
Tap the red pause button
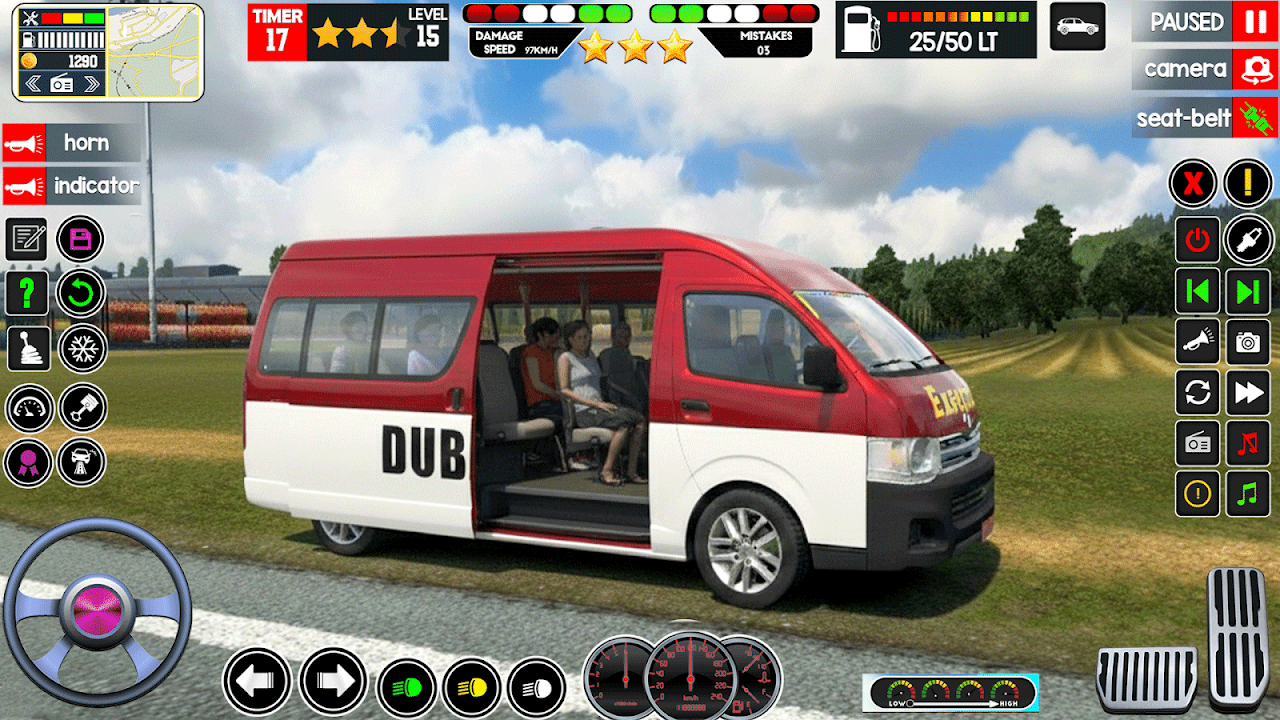coord(1253,21)
